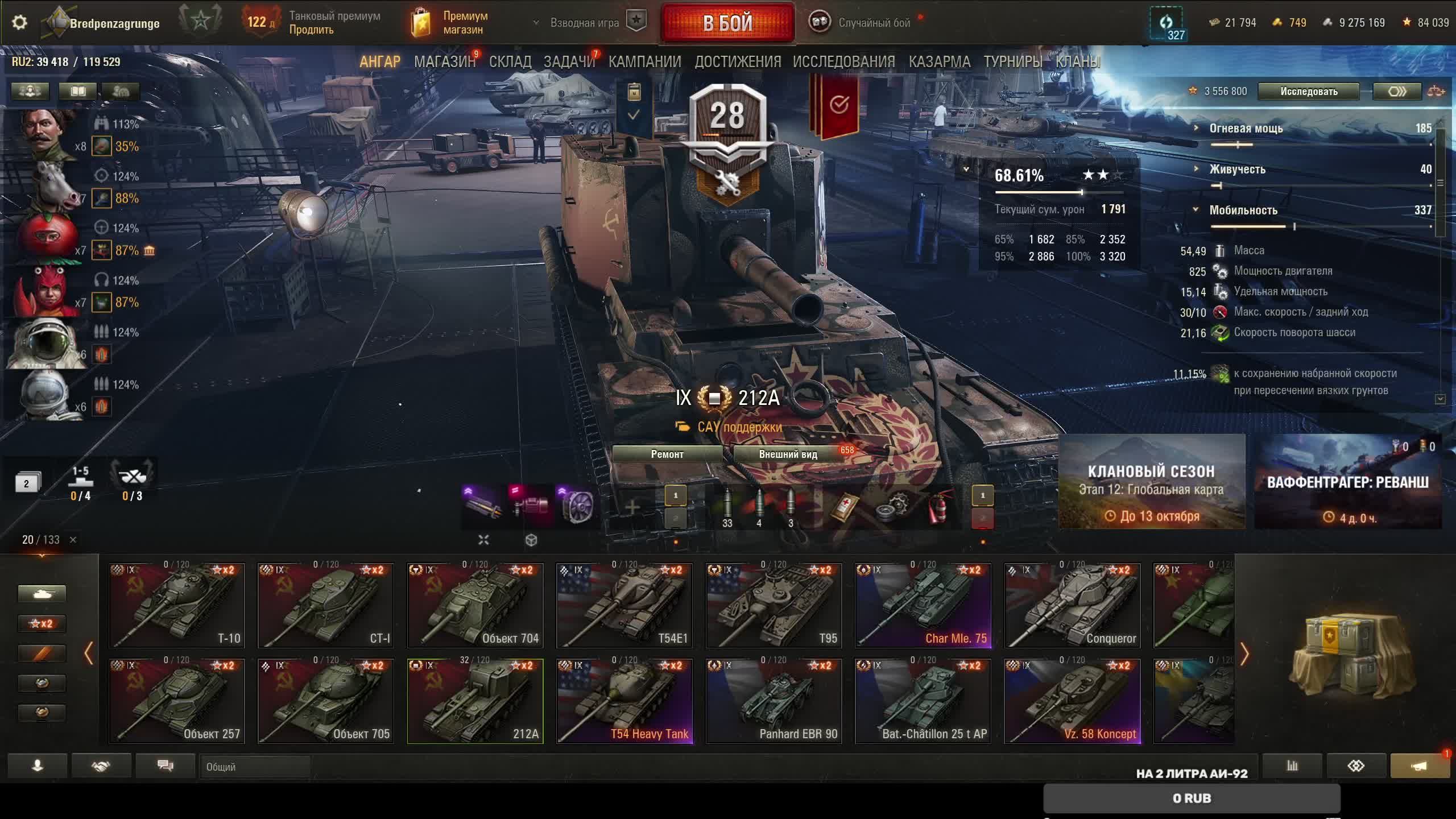
Task: Open the Ваффентрагер: Реванш event banner
Action: click(1347, 482)
